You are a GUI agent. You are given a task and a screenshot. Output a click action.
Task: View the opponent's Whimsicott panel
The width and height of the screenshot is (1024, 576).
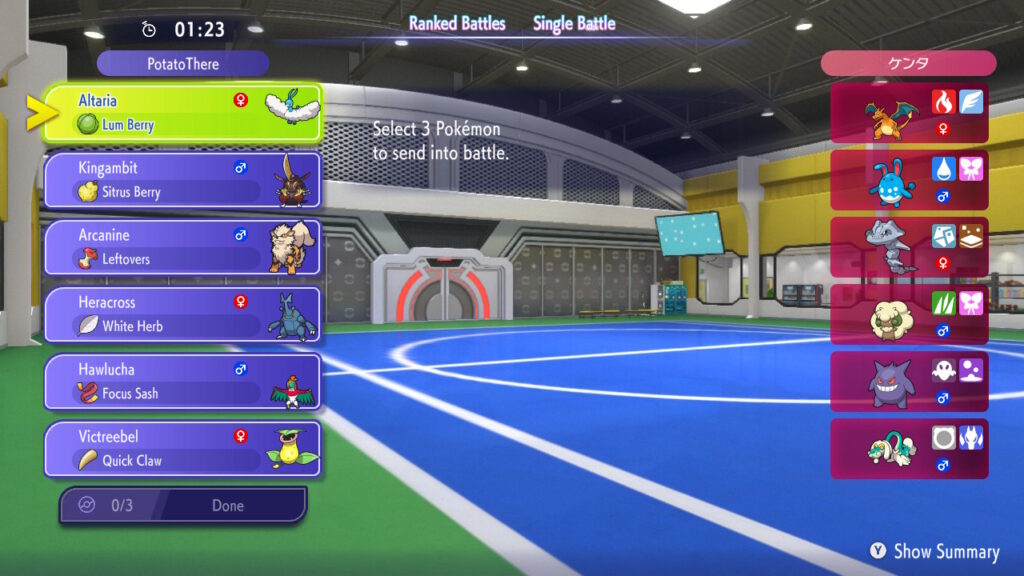pos(909,314)
